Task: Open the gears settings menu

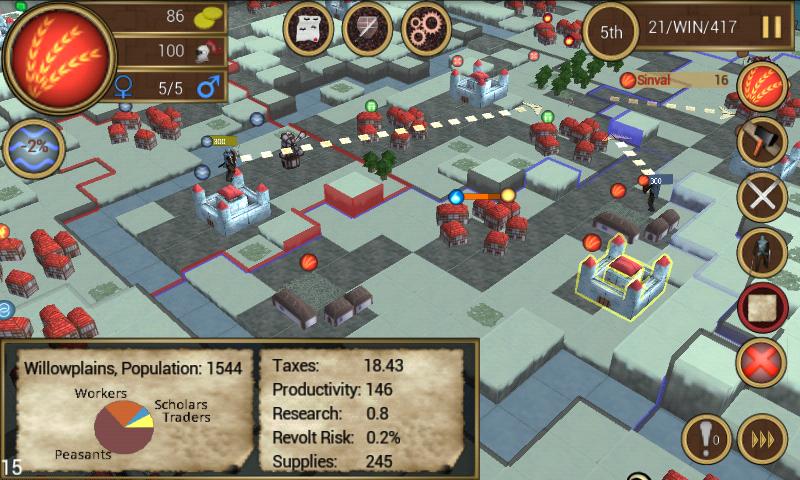Action: point(426,28)
